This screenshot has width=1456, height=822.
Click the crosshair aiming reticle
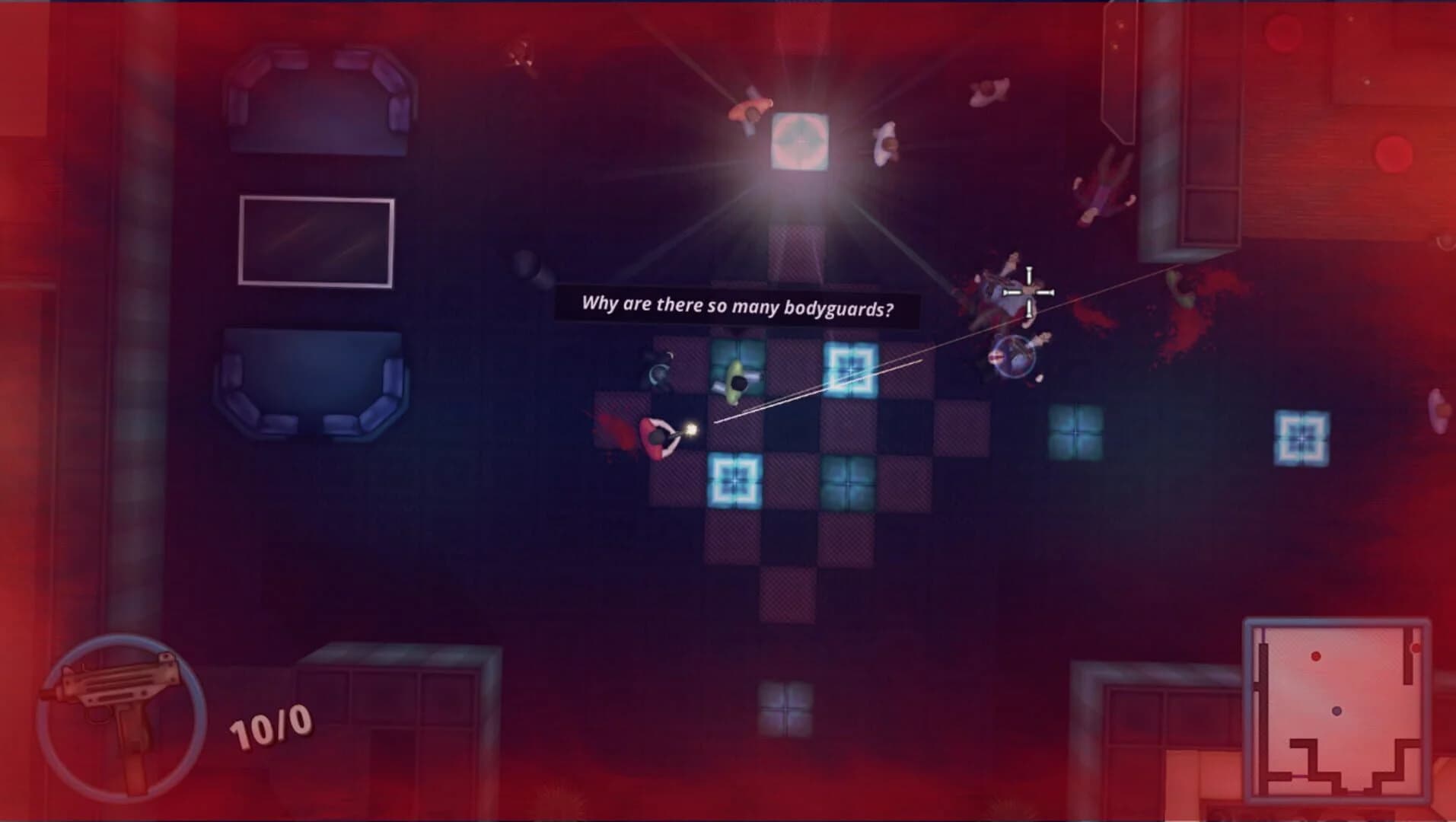(1029, 292)
